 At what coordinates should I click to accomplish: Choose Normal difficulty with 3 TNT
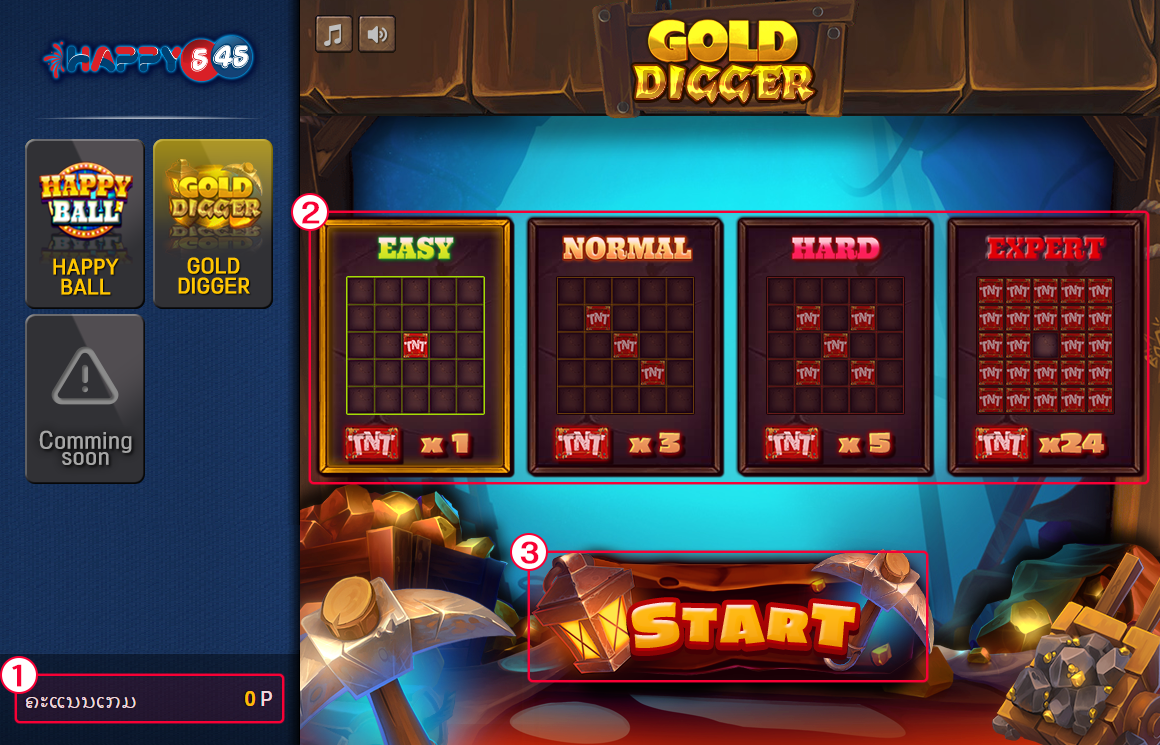point(625,346)
